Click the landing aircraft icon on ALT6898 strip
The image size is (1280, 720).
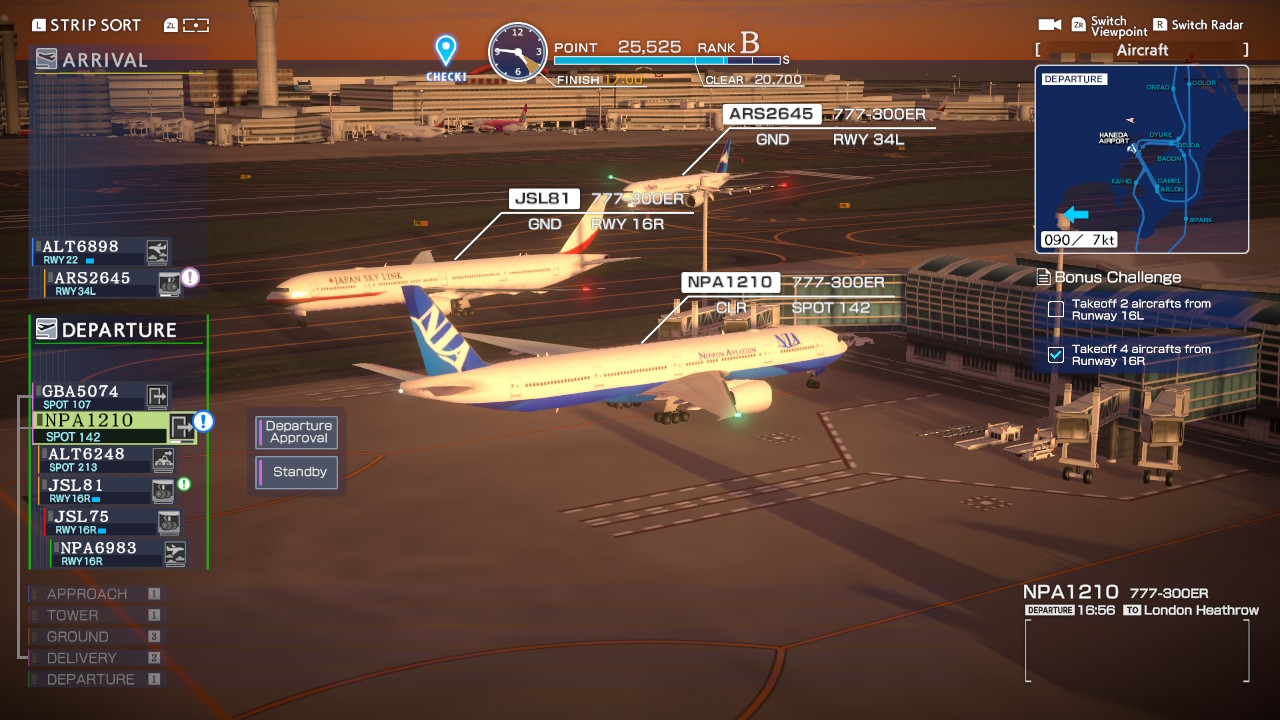tap(157, 249)
